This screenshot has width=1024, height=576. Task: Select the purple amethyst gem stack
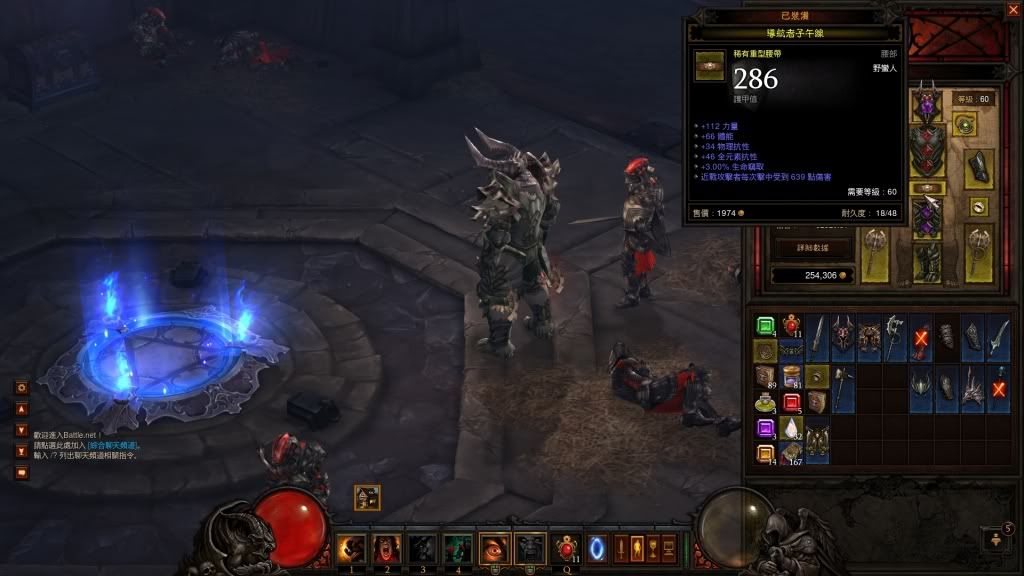[x=765, y=429]
